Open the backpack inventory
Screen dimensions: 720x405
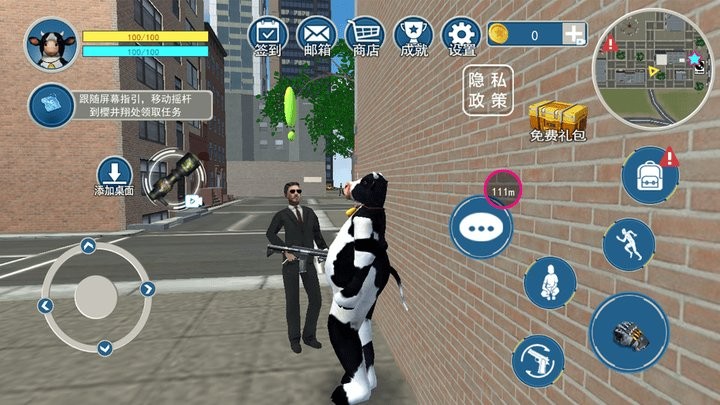click(x=650, y=176)
